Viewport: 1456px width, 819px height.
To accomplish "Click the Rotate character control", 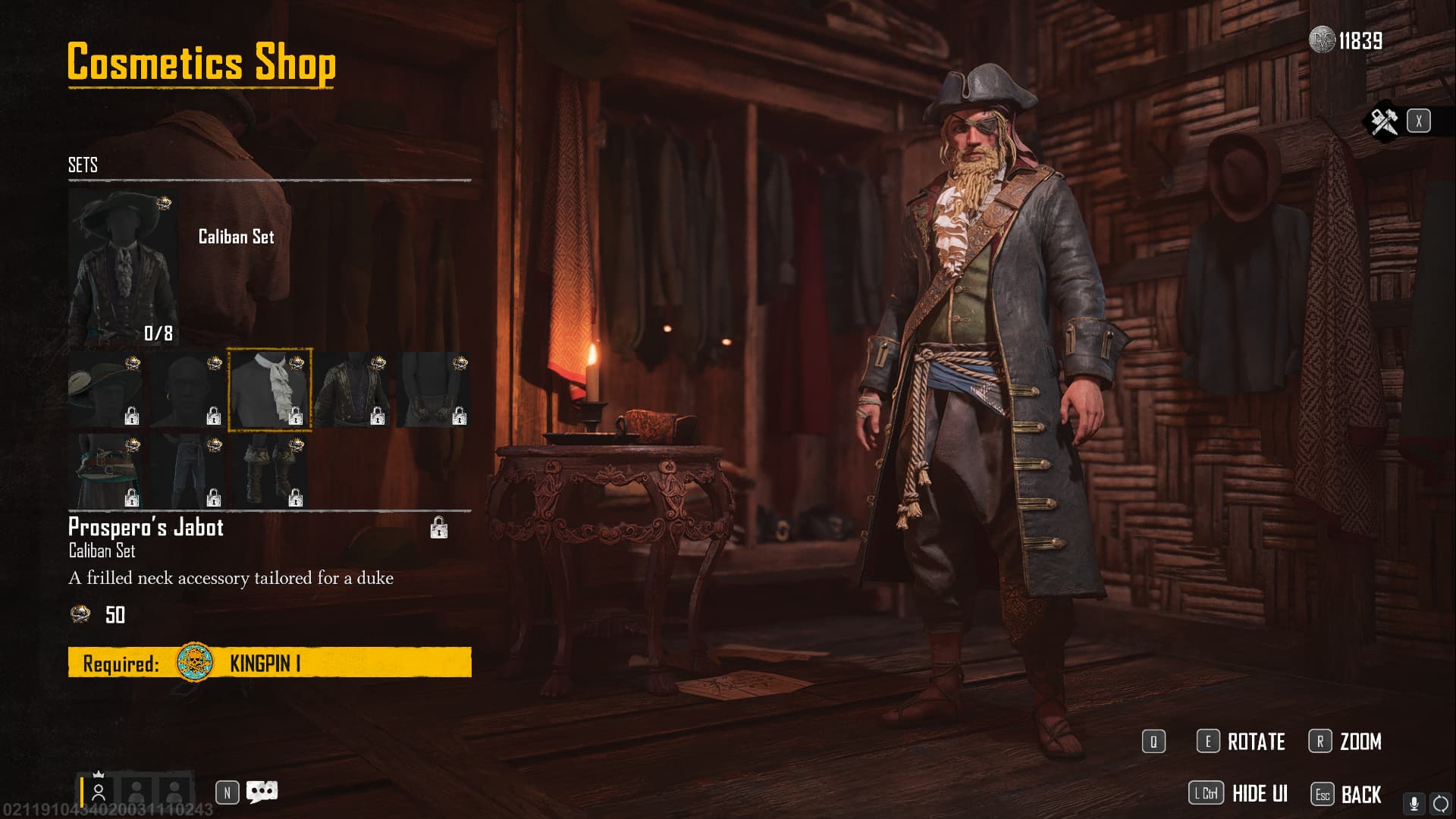I will [x=1241, y=742].
